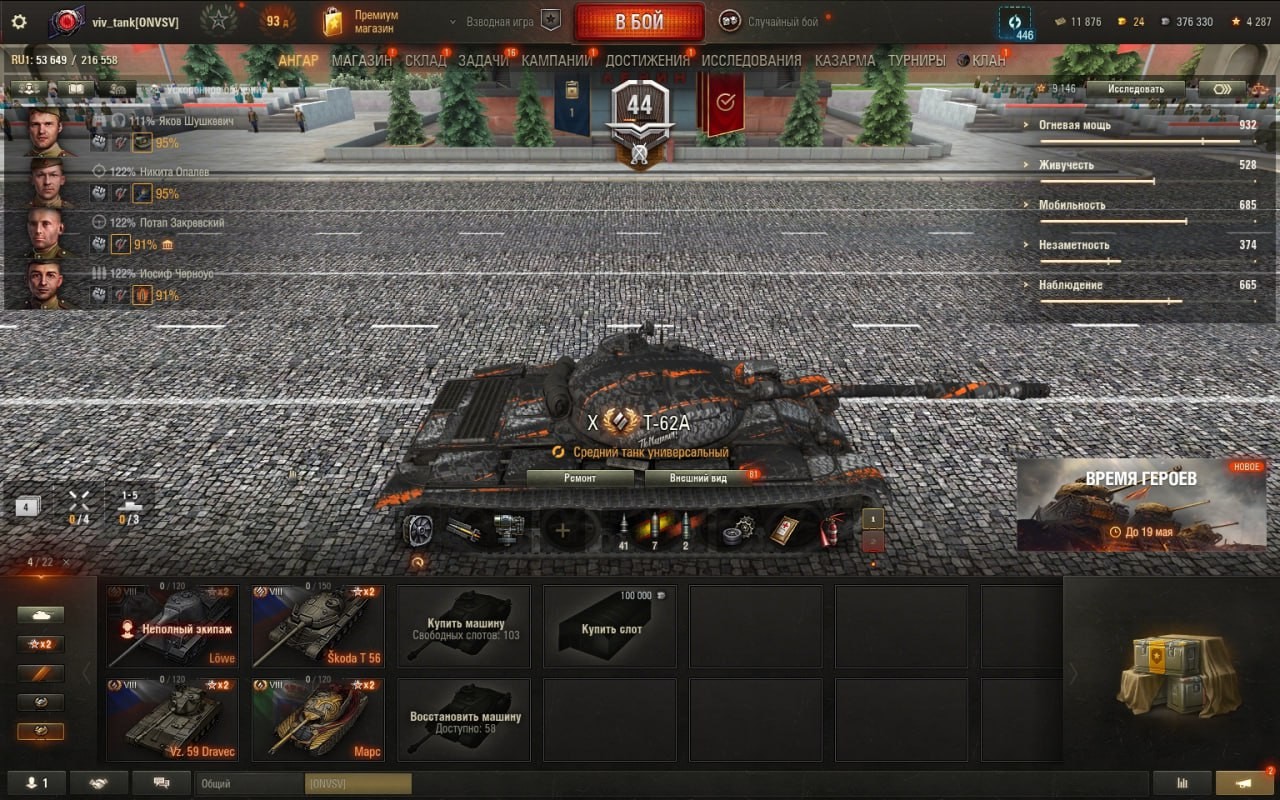Show the ТУРНИРЫ tab

(x=916, y=60)
